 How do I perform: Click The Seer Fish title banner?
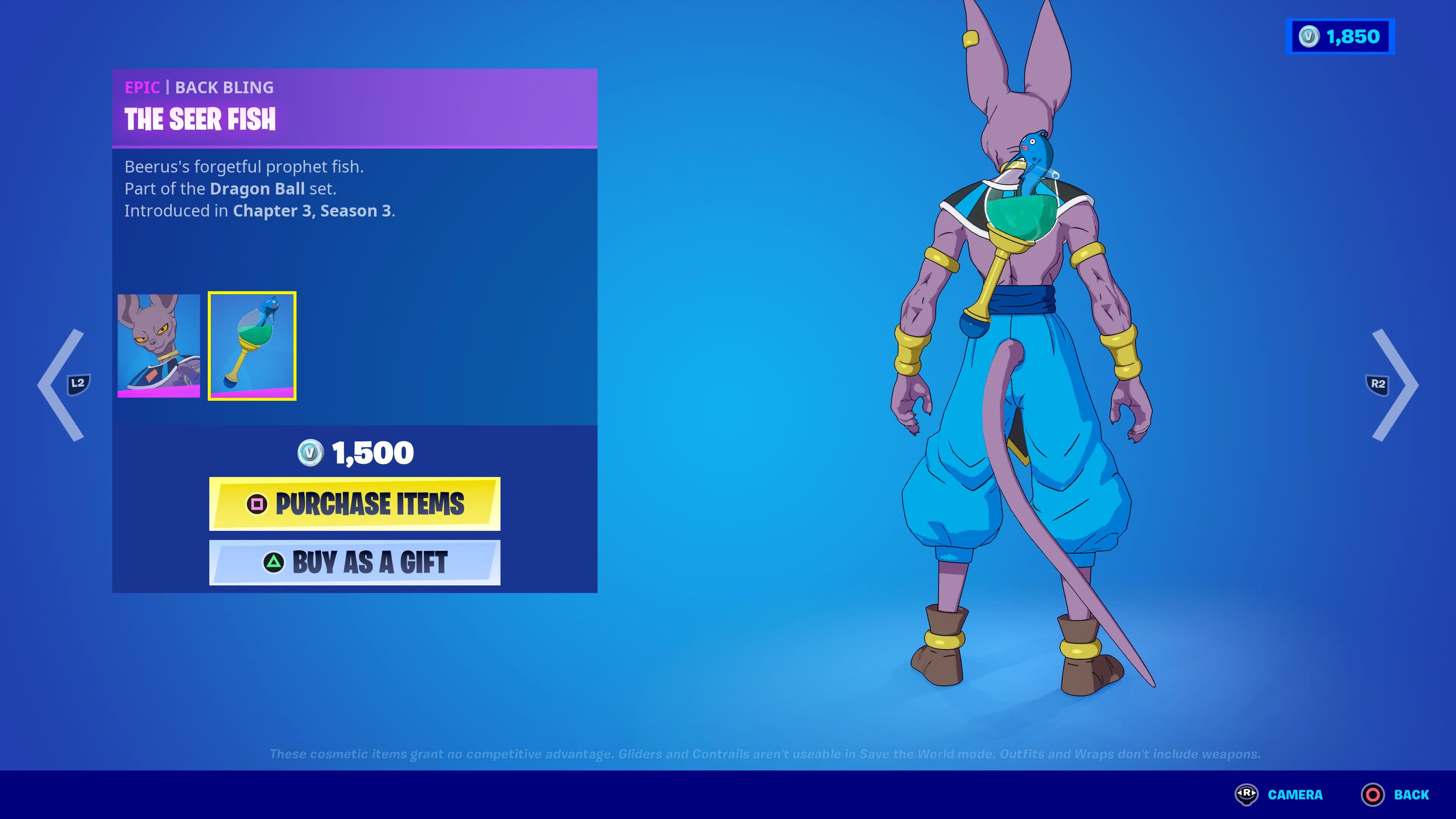pyautogui.click(x=201, y=119)
